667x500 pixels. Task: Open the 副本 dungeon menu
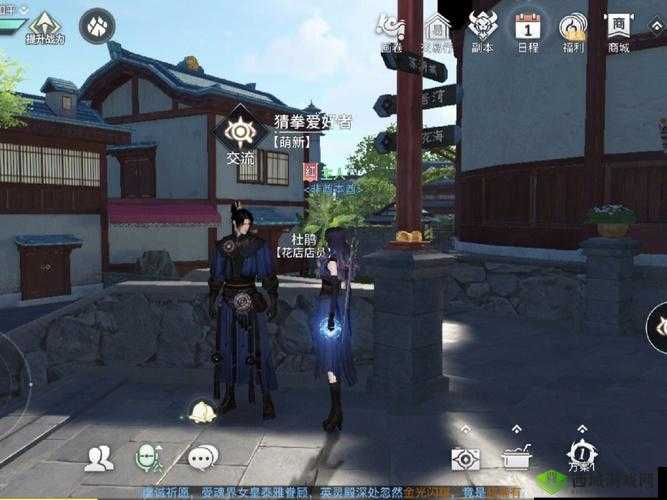tap(483, 28)
